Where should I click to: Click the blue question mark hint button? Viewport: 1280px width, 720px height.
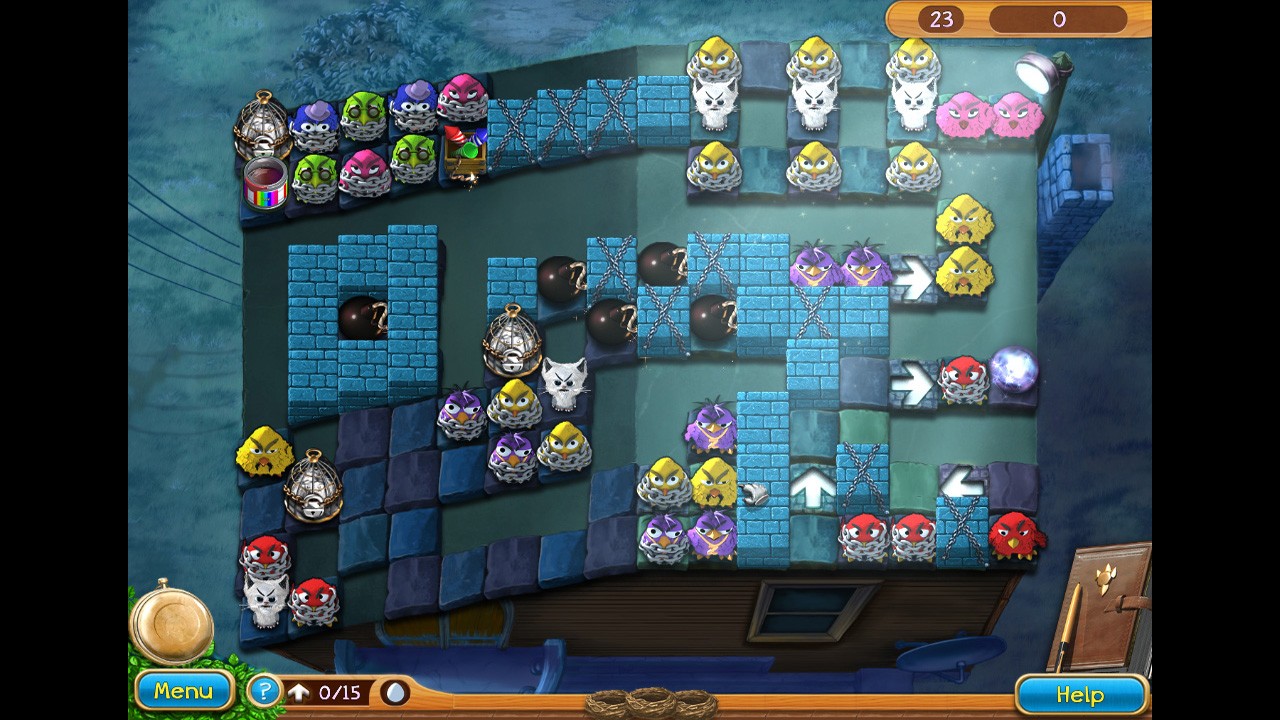(x=264, y=691)
